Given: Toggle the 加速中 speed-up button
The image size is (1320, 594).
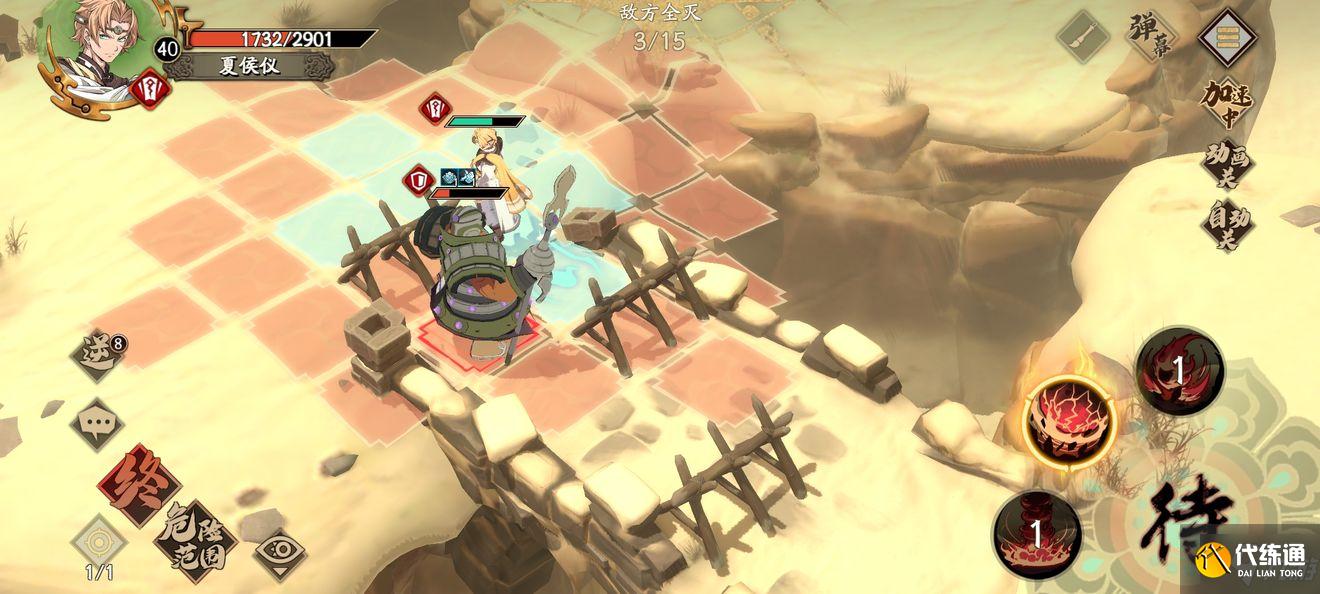Looking at the screenshot, I should (1226, 104).
